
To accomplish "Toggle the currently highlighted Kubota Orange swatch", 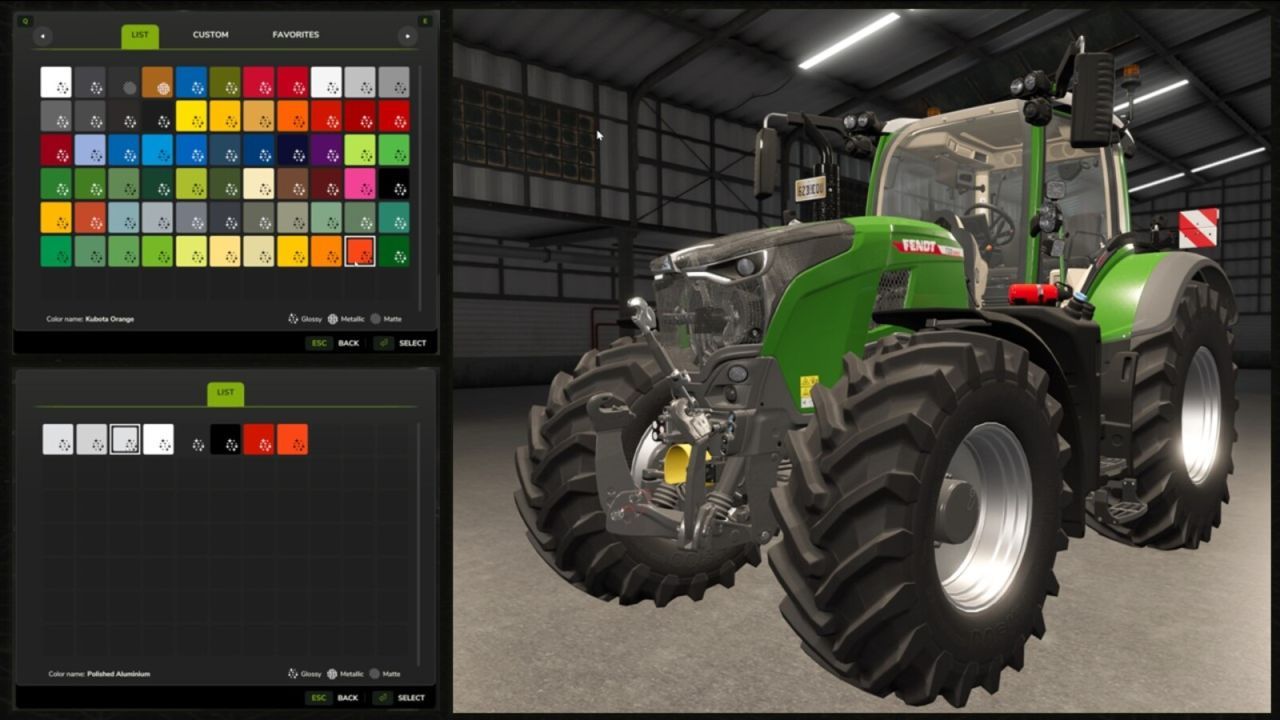I will click(x=361, y=253).
